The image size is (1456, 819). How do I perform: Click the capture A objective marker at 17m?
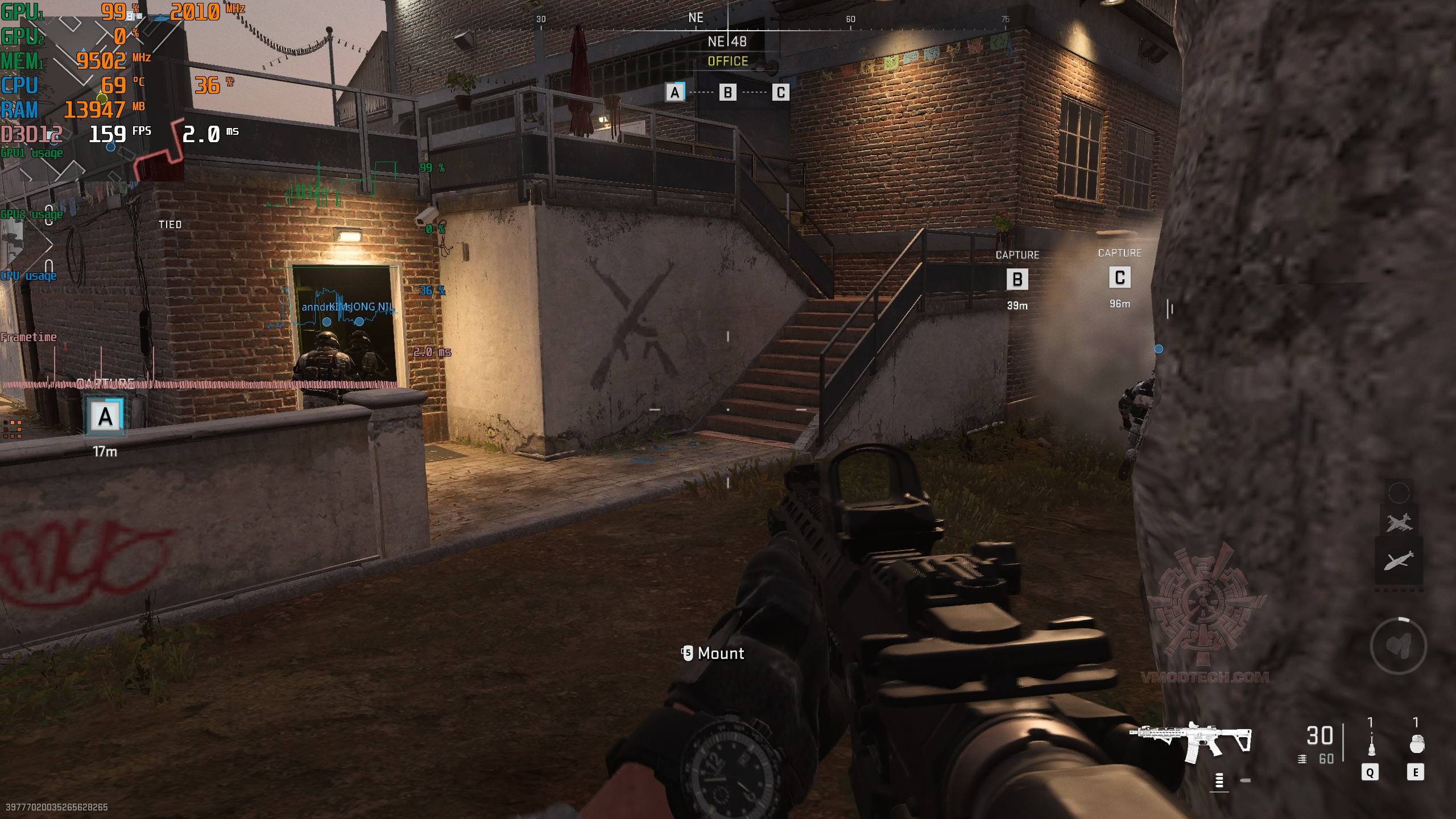pyautogui.click(x=105, y=417)
